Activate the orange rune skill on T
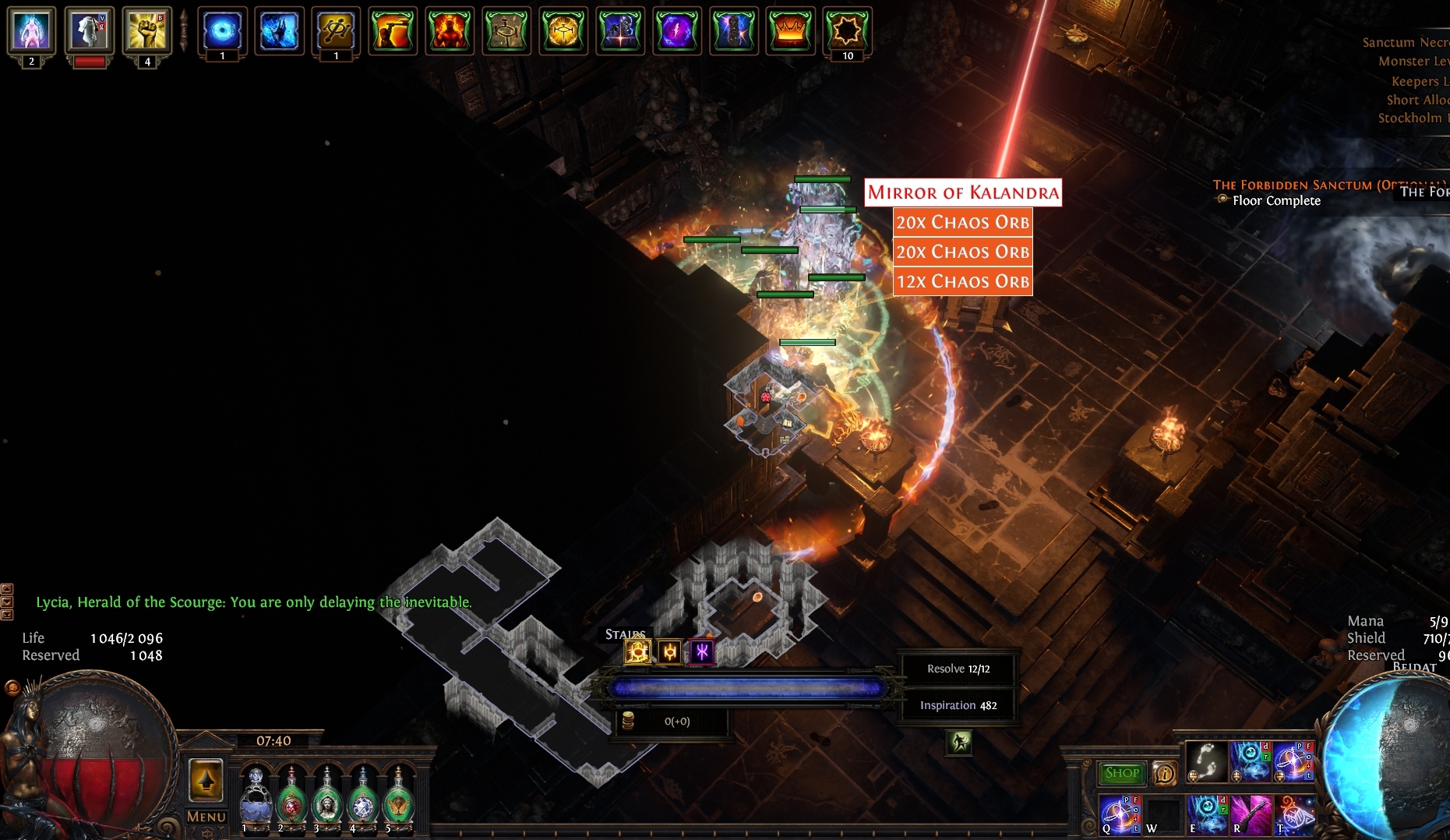The height and width of the screenshot is (840, 1450). [1295, 815]
